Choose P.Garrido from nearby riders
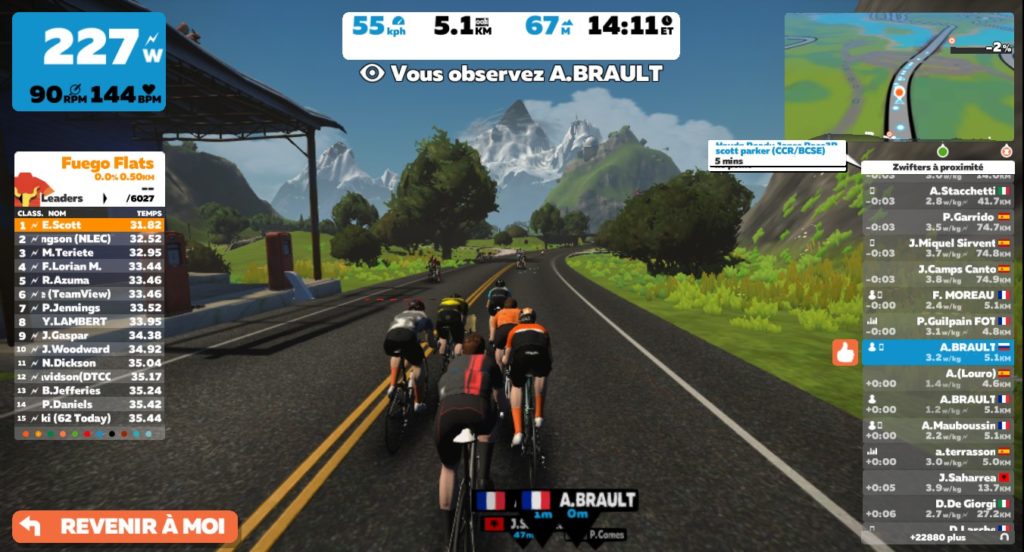 (x=938, y=222)
